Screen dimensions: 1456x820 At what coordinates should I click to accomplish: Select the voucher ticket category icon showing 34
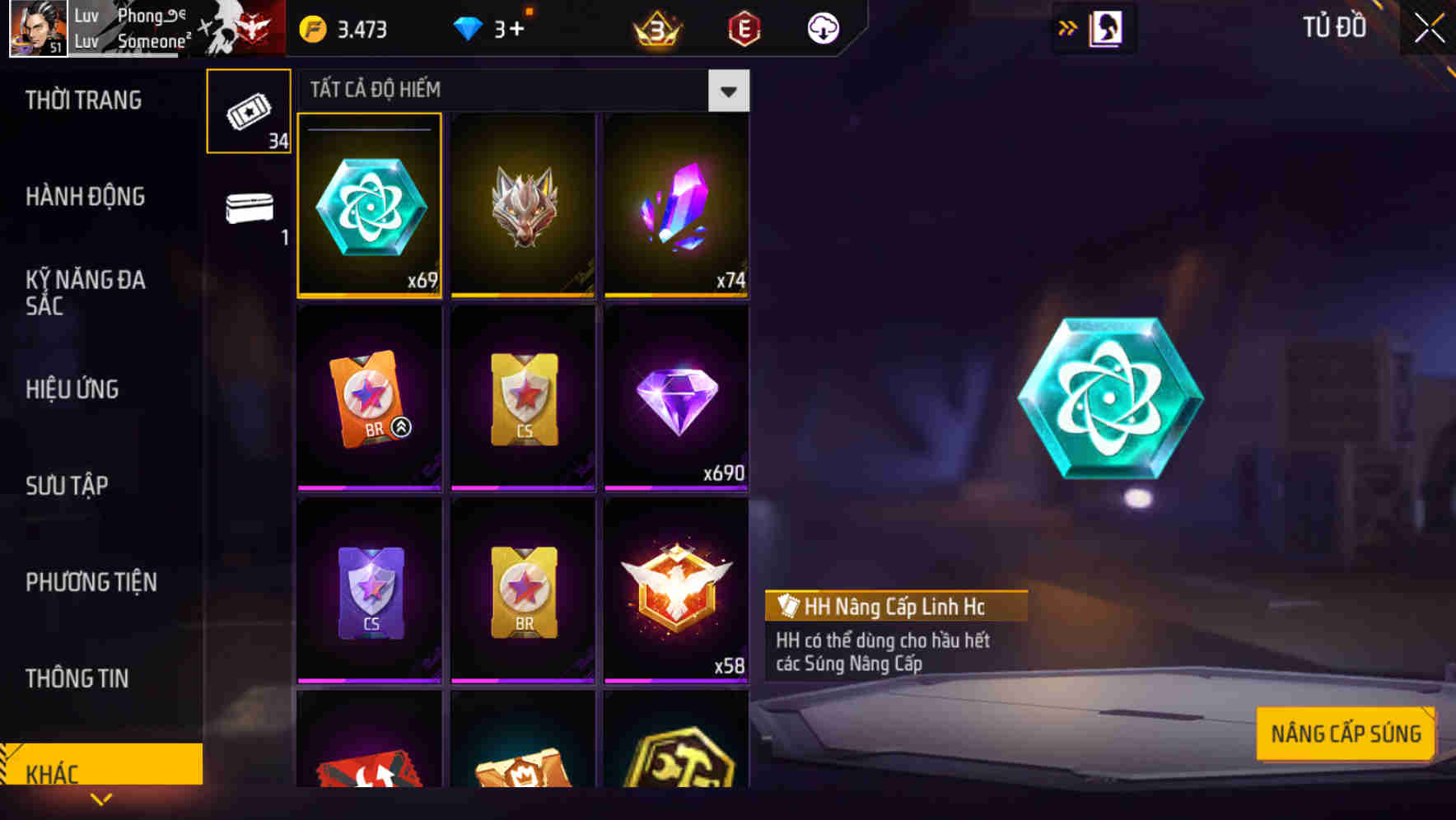click(x=248, y=109)
